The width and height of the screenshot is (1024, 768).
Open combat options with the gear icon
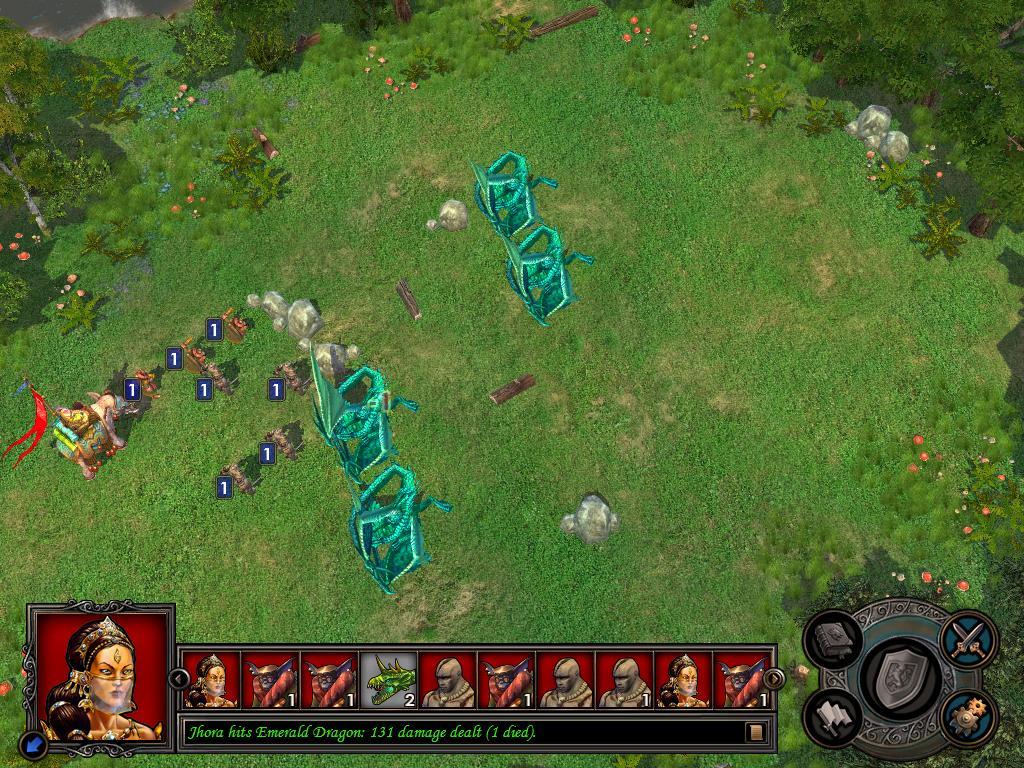point(968,716)
